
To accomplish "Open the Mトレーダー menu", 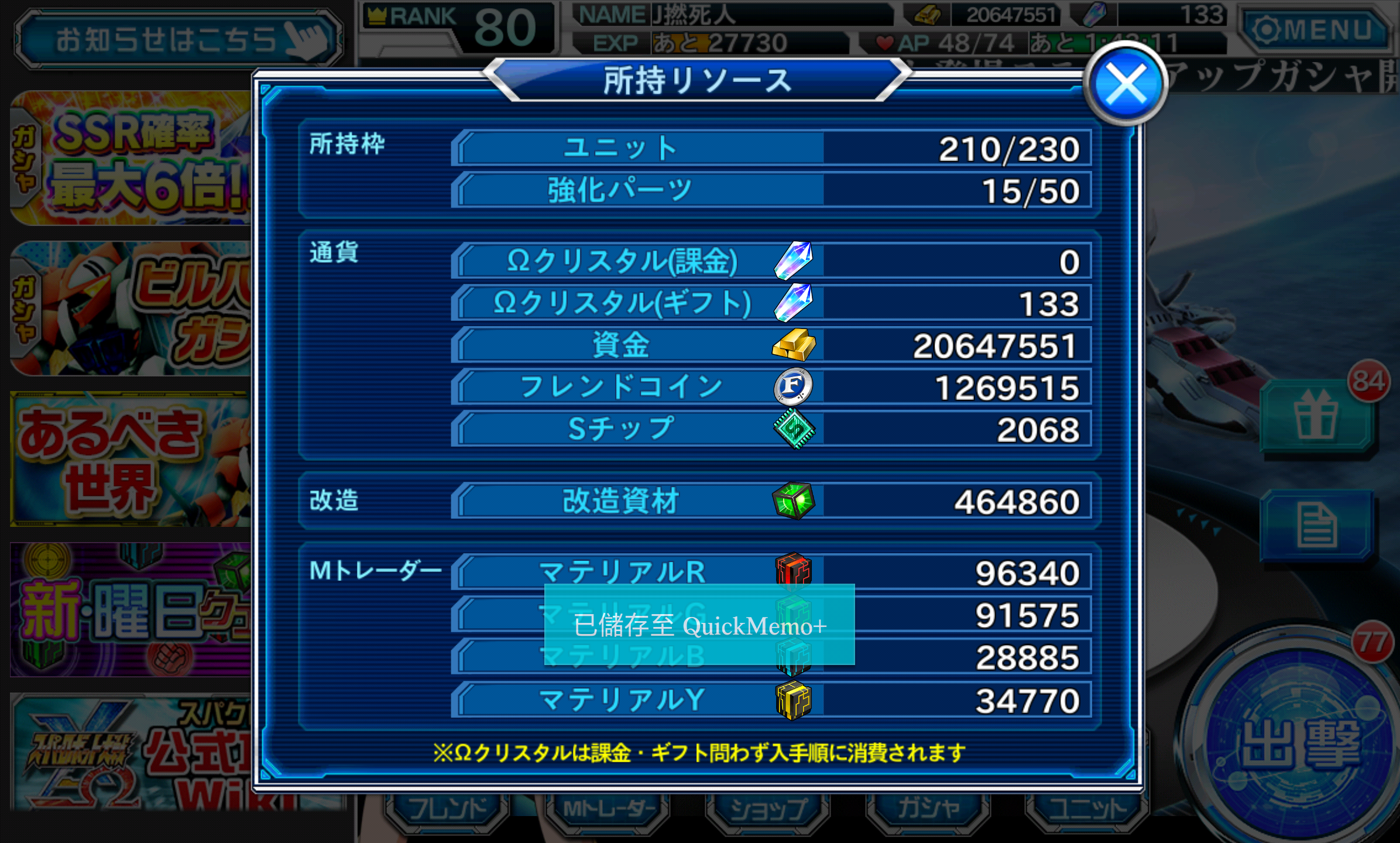I will 608,810.
